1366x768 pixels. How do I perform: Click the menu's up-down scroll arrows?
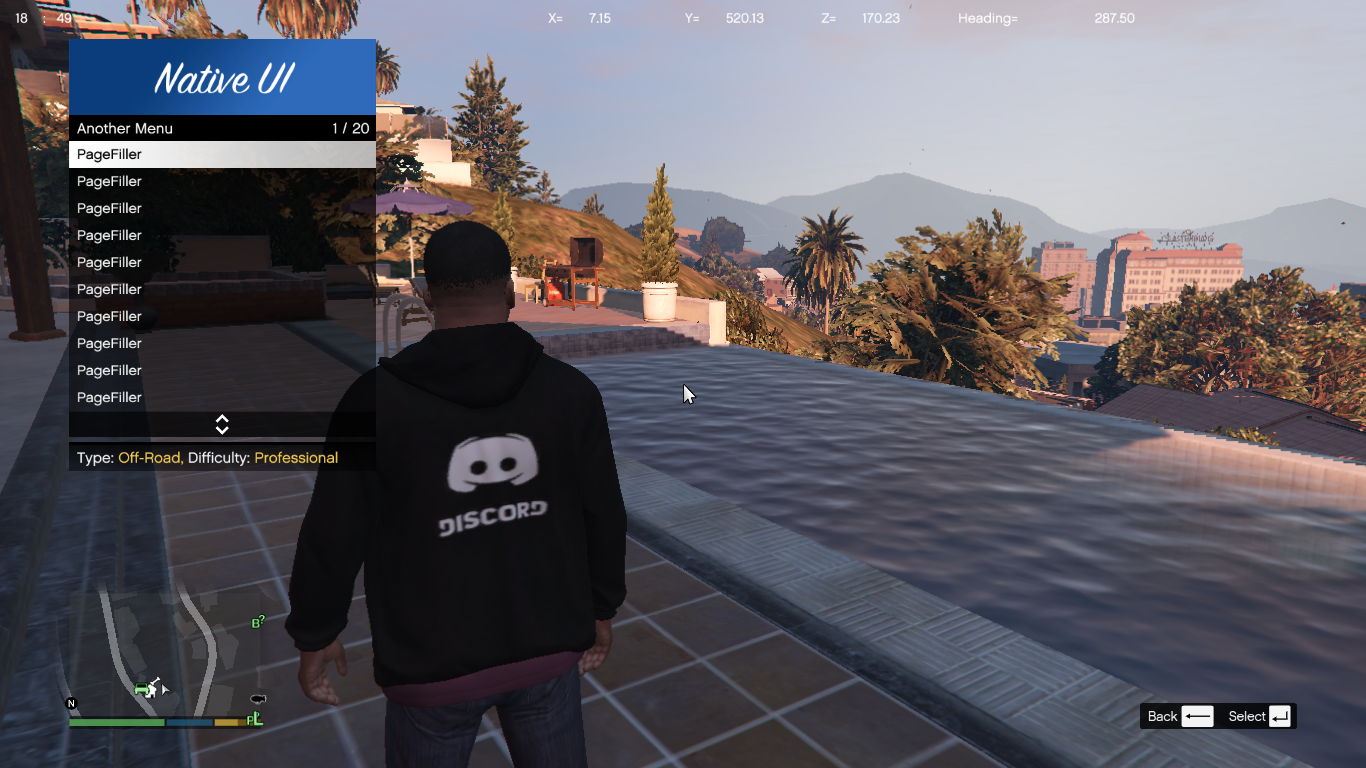[222, 425]
